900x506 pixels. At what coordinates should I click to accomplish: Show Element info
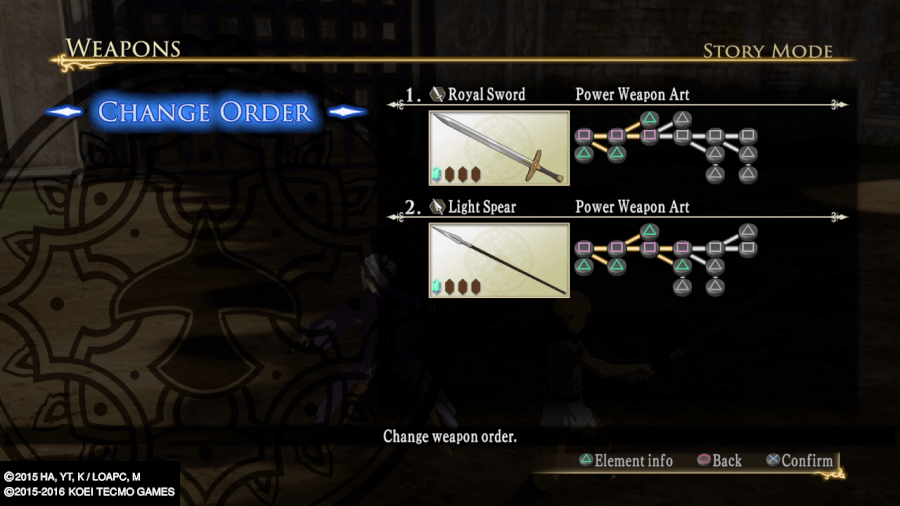pos(627,461)
